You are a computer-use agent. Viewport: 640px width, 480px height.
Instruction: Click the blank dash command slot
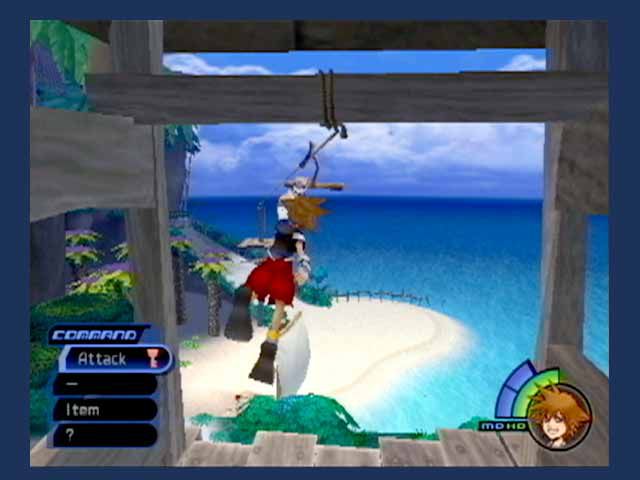[105, 384]
